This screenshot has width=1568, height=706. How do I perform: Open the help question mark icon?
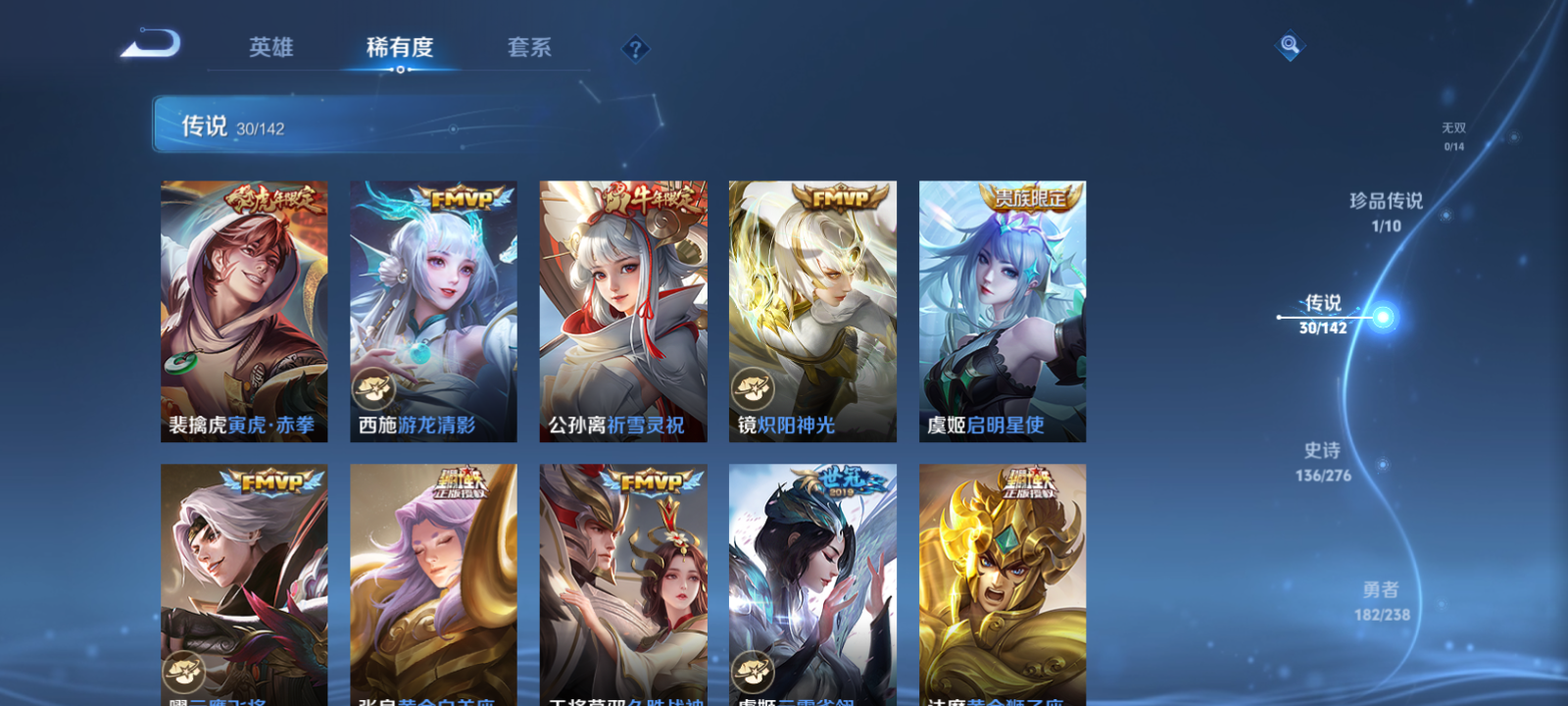[x=636, y=47]
